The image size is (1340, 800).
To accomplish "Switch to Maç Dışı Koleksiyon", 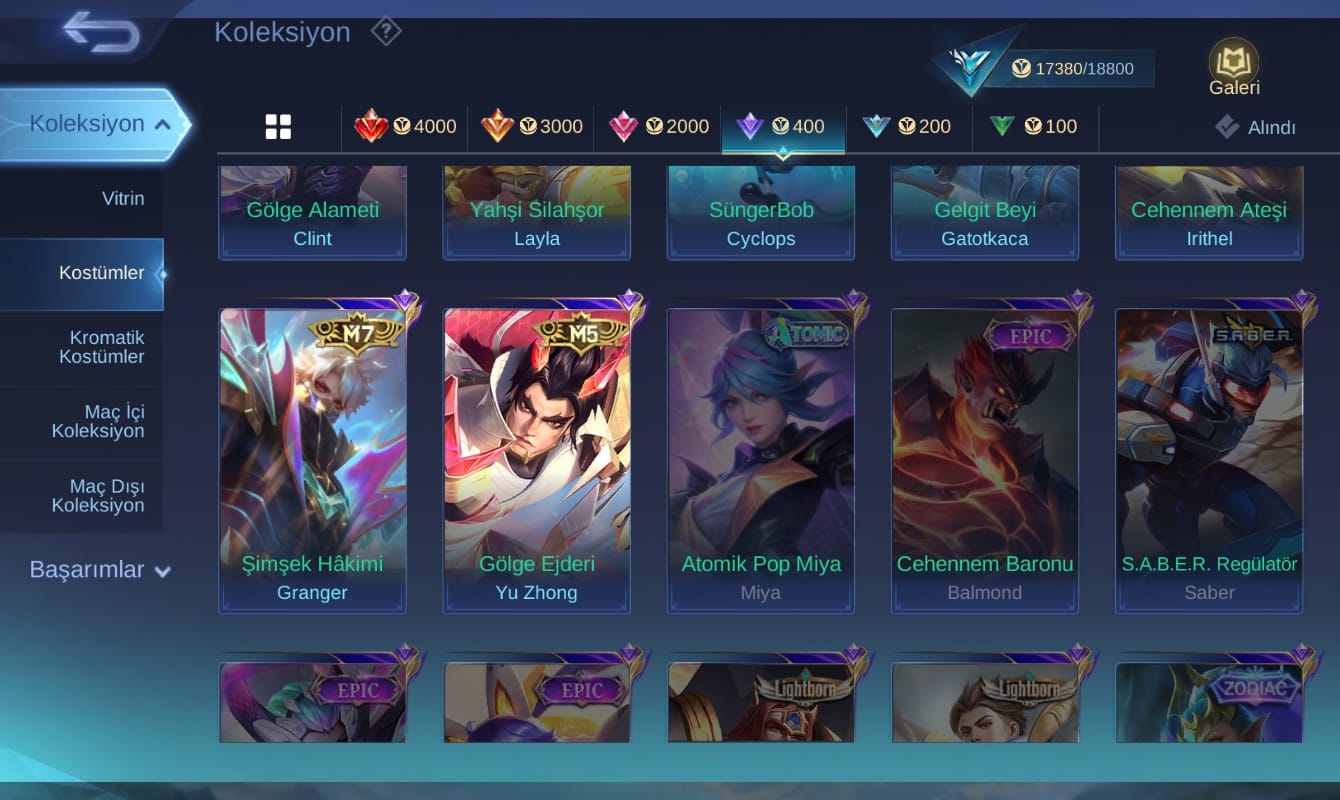I will pyautogui.click(x=98, y=496).
